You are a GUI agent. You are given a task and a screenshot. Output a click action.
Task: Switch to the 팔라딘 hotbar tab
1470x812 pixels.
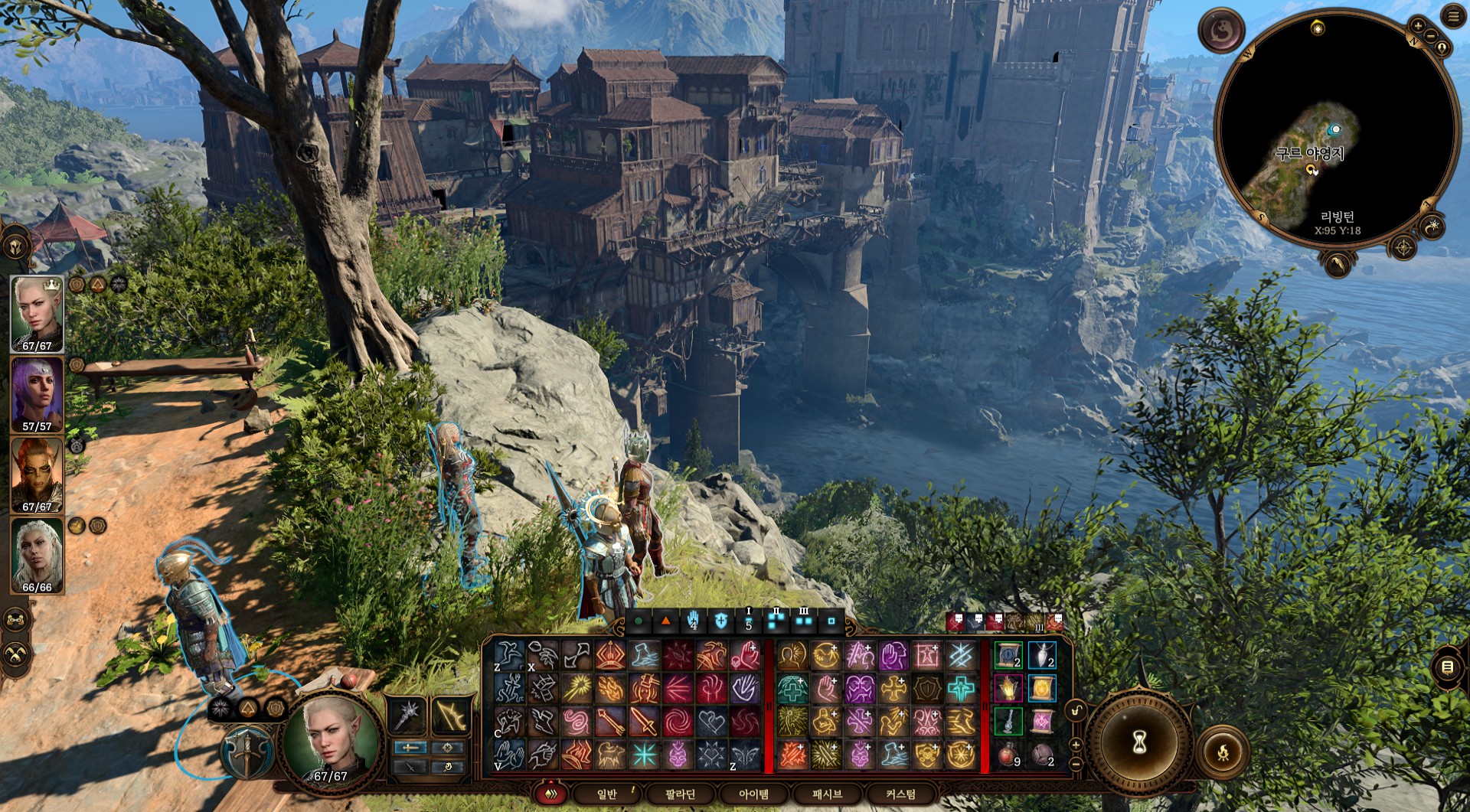coord(680,794)
